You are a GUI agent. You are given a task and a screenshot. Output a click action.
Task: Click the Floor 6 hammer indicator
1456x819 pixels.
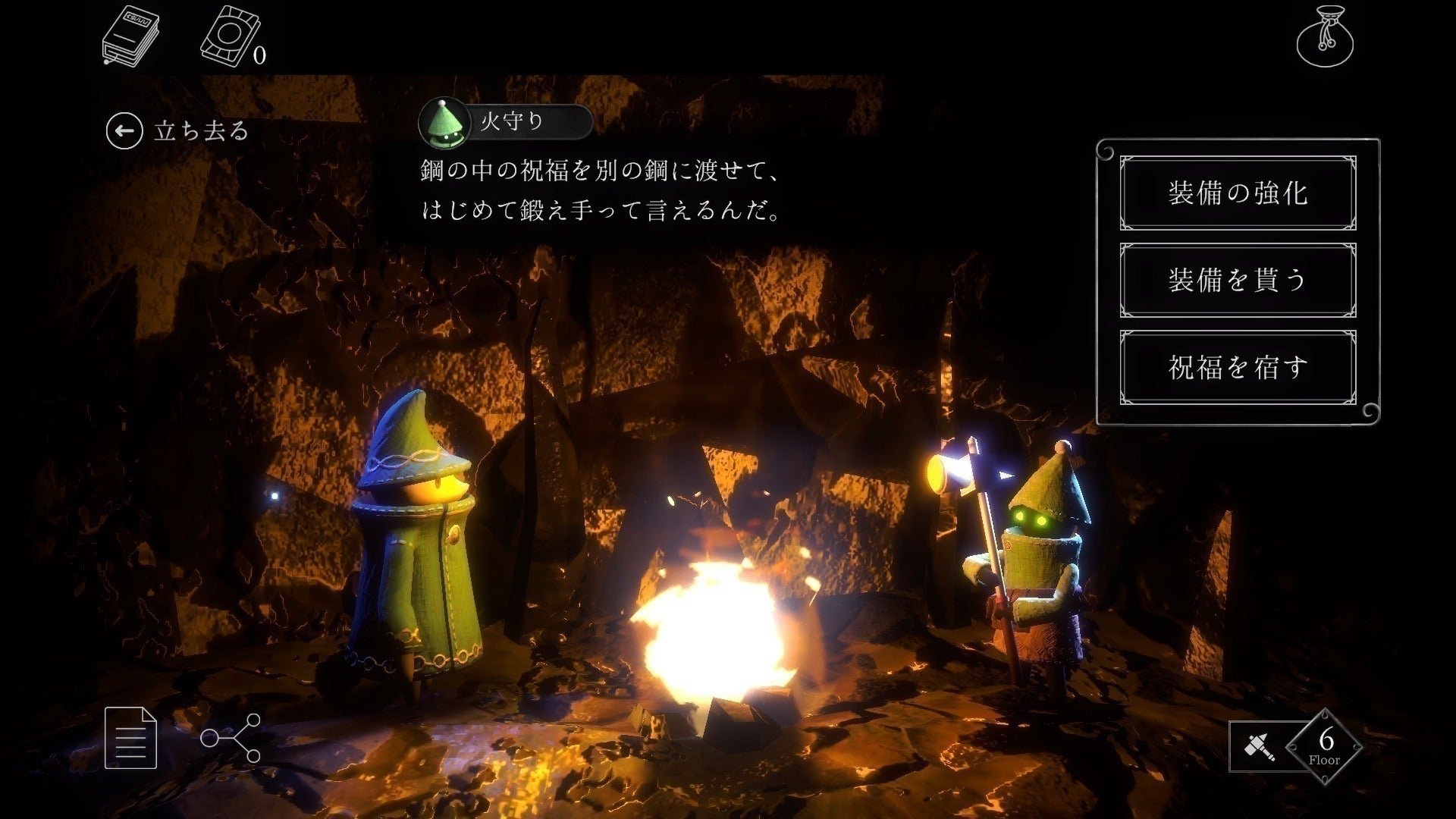click(1295, 746)
